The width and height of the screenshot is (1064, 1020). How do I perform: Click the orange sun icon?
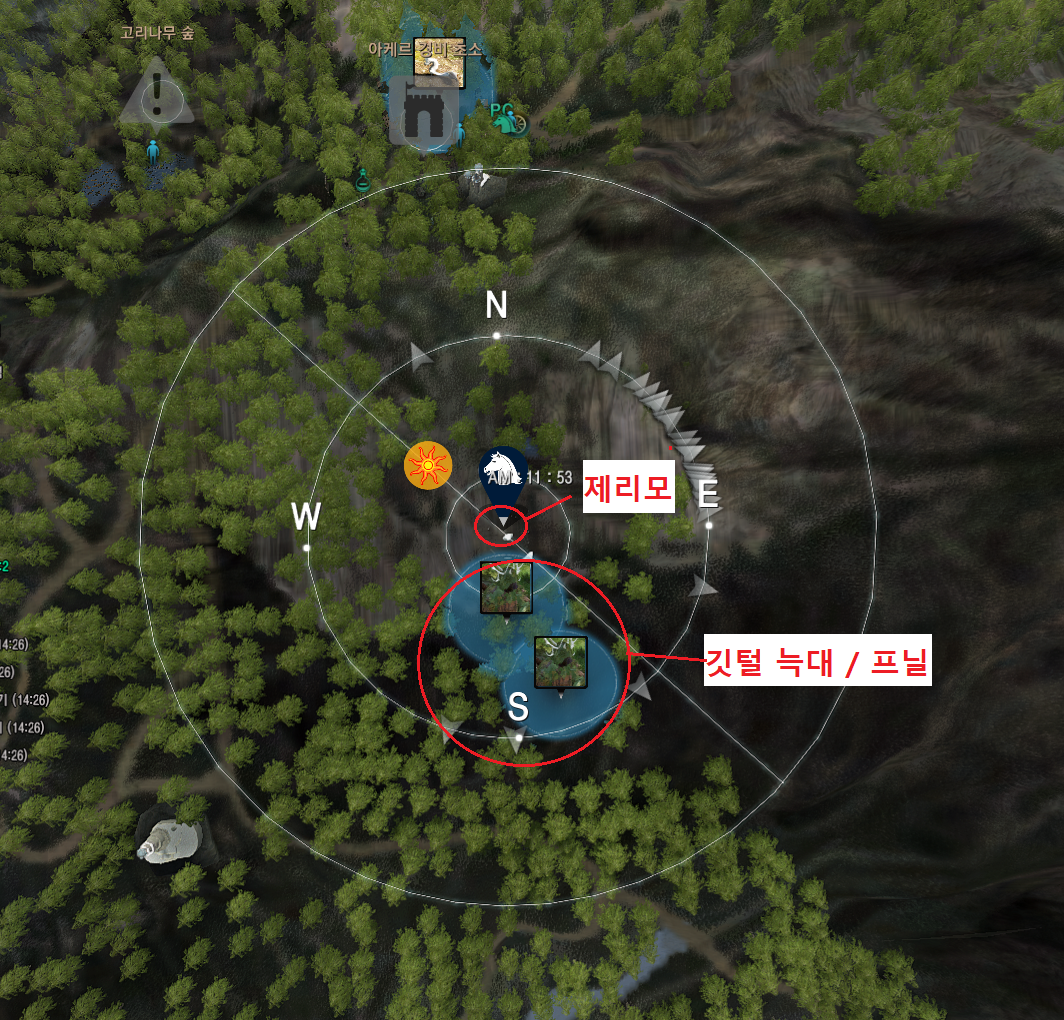[423, 466]
